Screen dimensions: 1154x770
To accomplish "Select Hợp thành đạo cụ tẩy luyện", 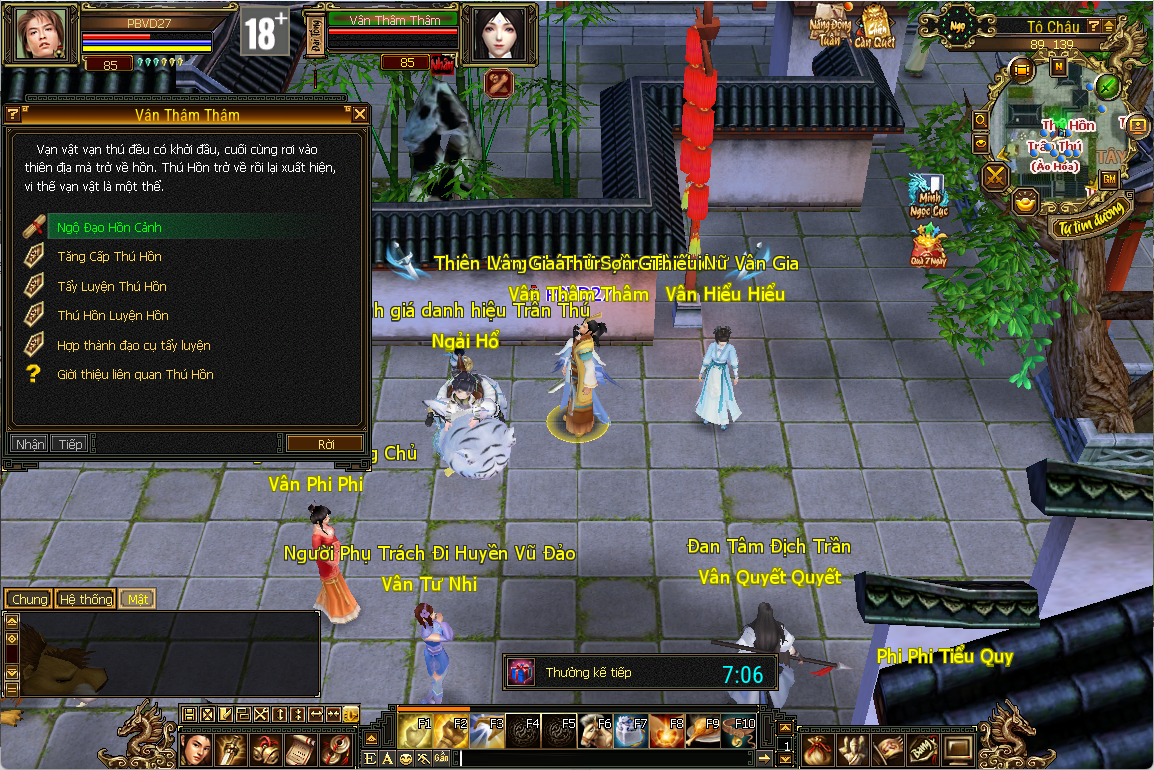I will (x=133, y=345).
